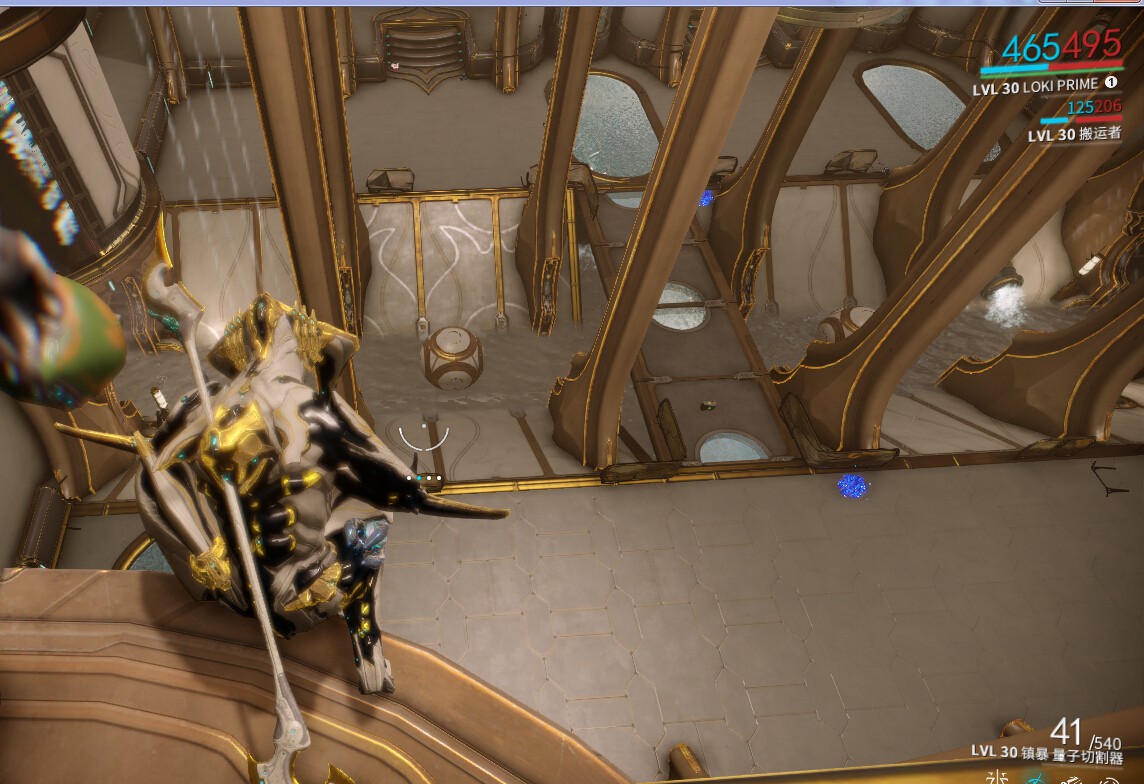Select the cyan highlighted Invisibility ability icon
The height and width of the screenshot is (784, 1144).
coord(1034,778)
